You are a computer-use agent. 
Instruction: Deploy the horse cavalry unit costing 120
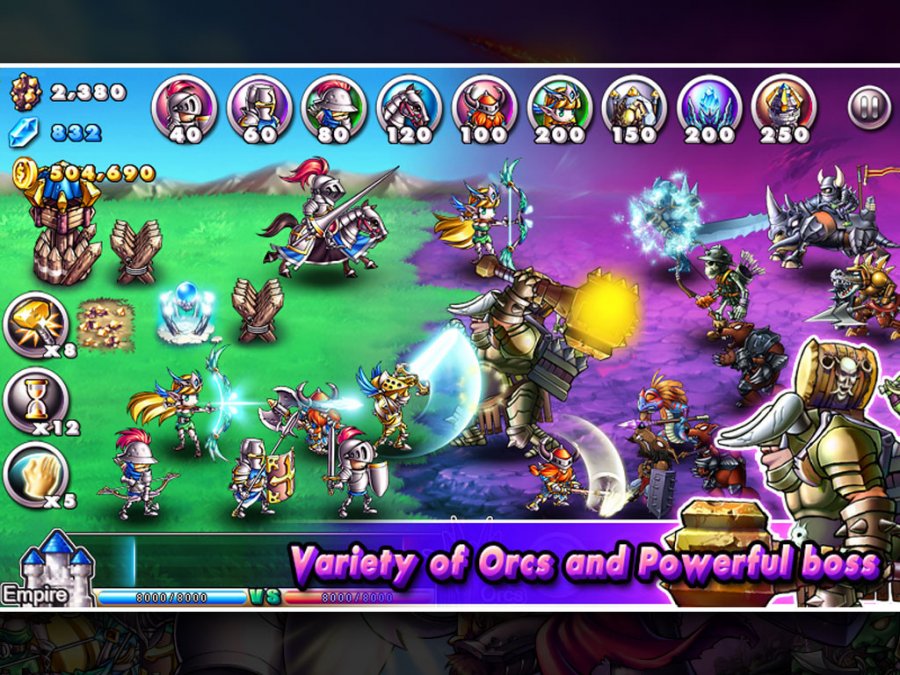coord(409,106)
